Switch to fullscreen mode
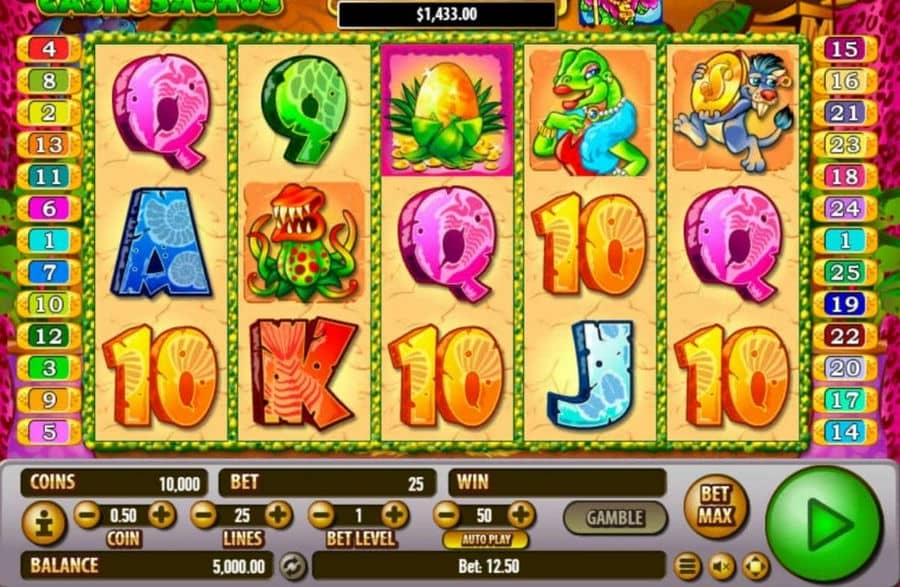900x587 pixels. [x=755, y=567]
